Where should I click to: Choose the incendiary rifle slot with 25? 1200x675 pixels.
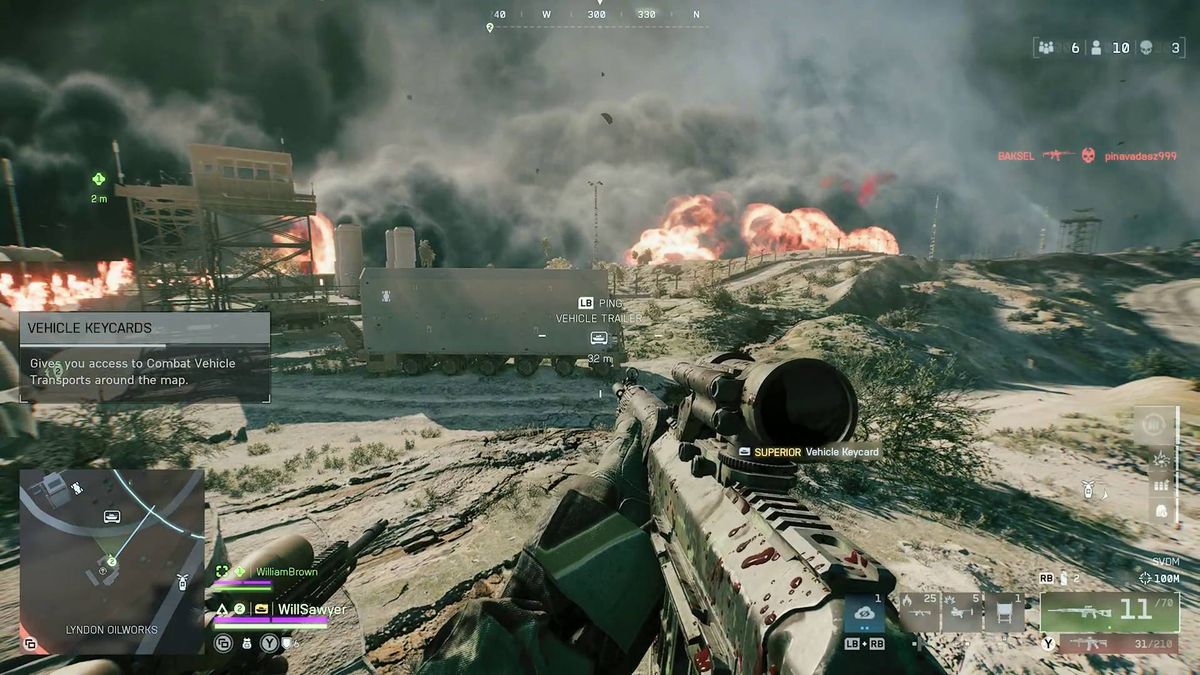[x=918, y=613]
